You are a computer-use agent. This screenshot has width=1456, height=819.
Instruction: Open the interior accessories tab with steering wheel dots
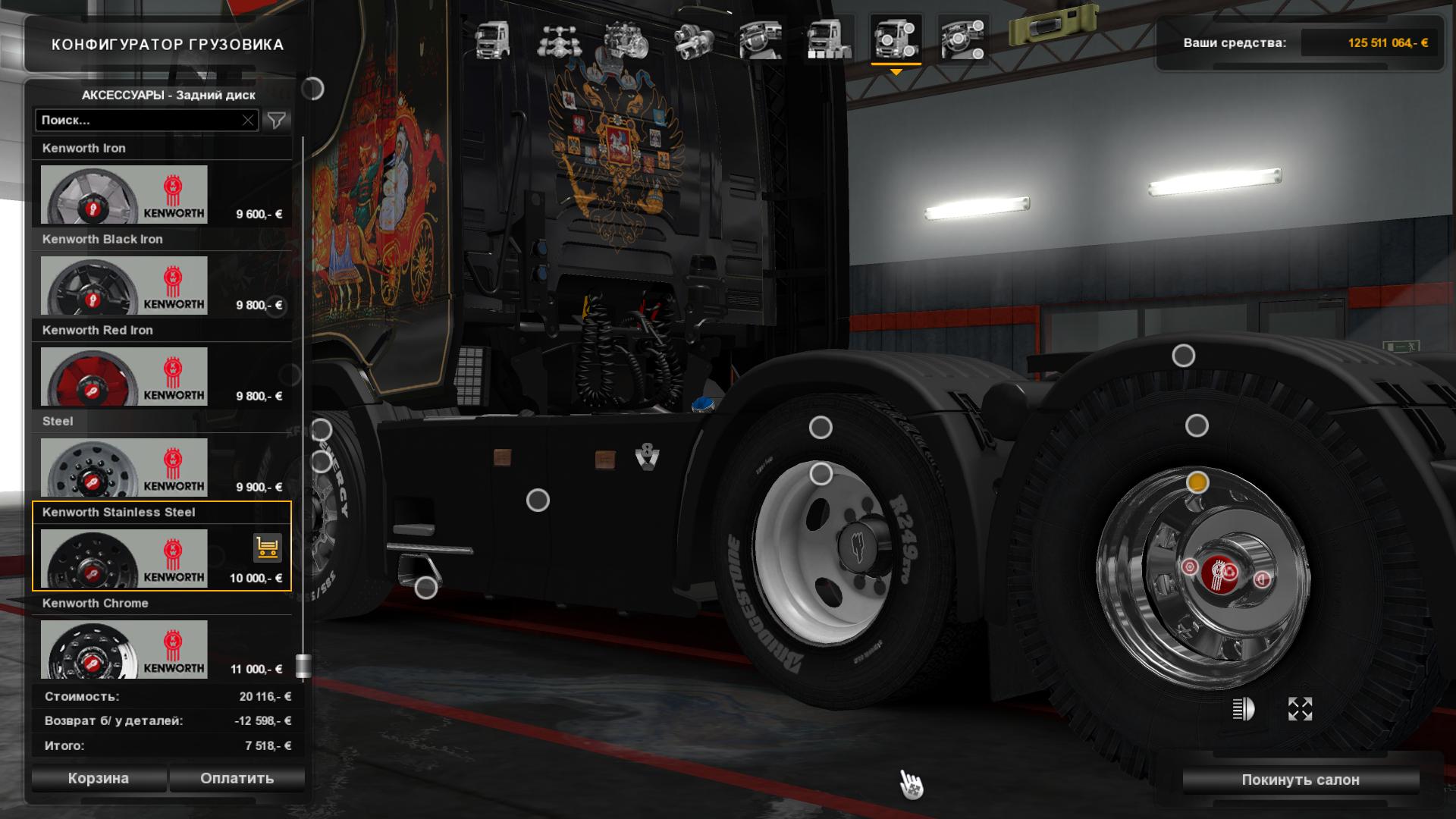click(x=962, y=39)
